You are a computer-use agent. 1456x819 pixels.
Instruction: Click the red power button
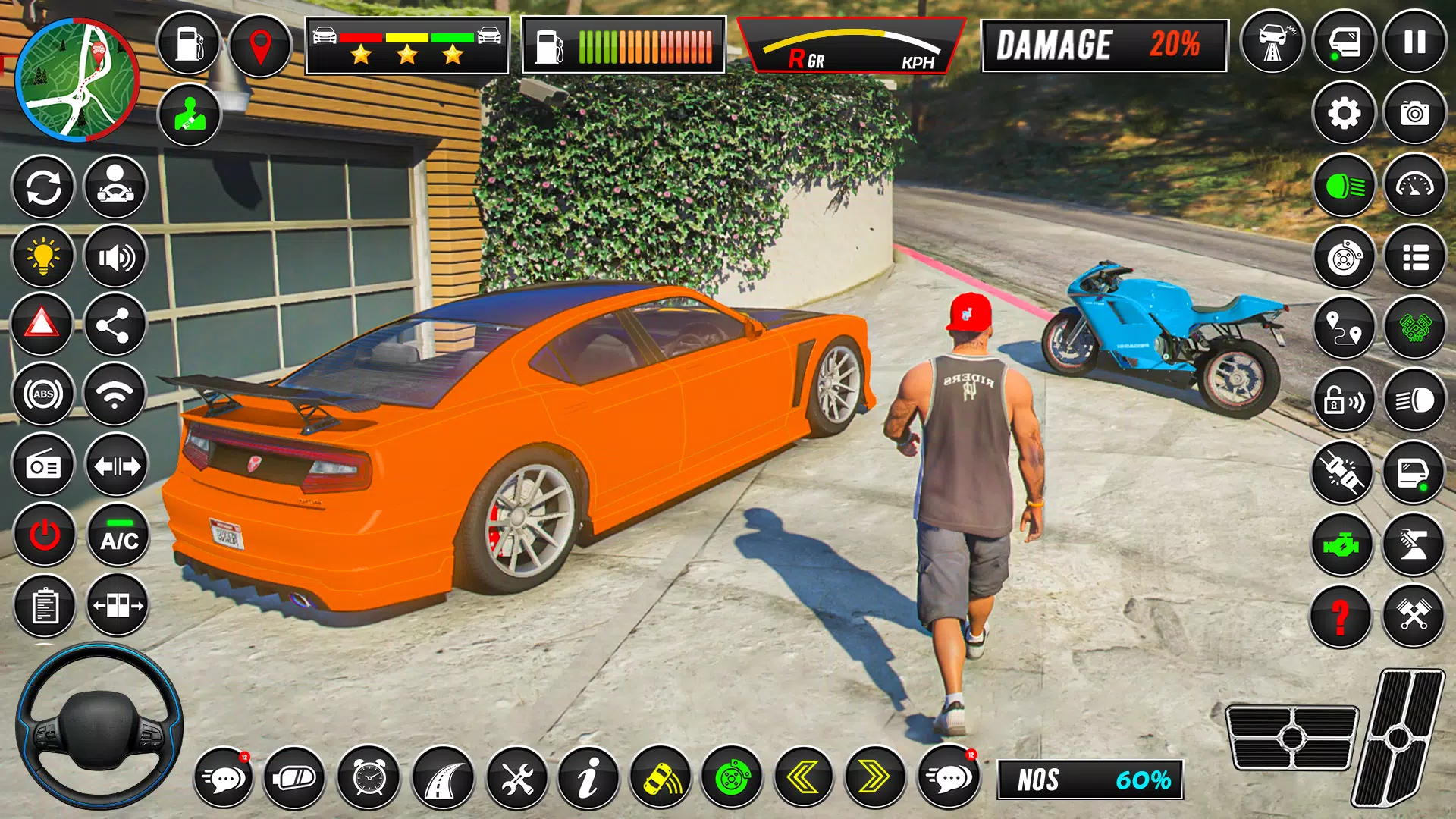coord(45,535)
